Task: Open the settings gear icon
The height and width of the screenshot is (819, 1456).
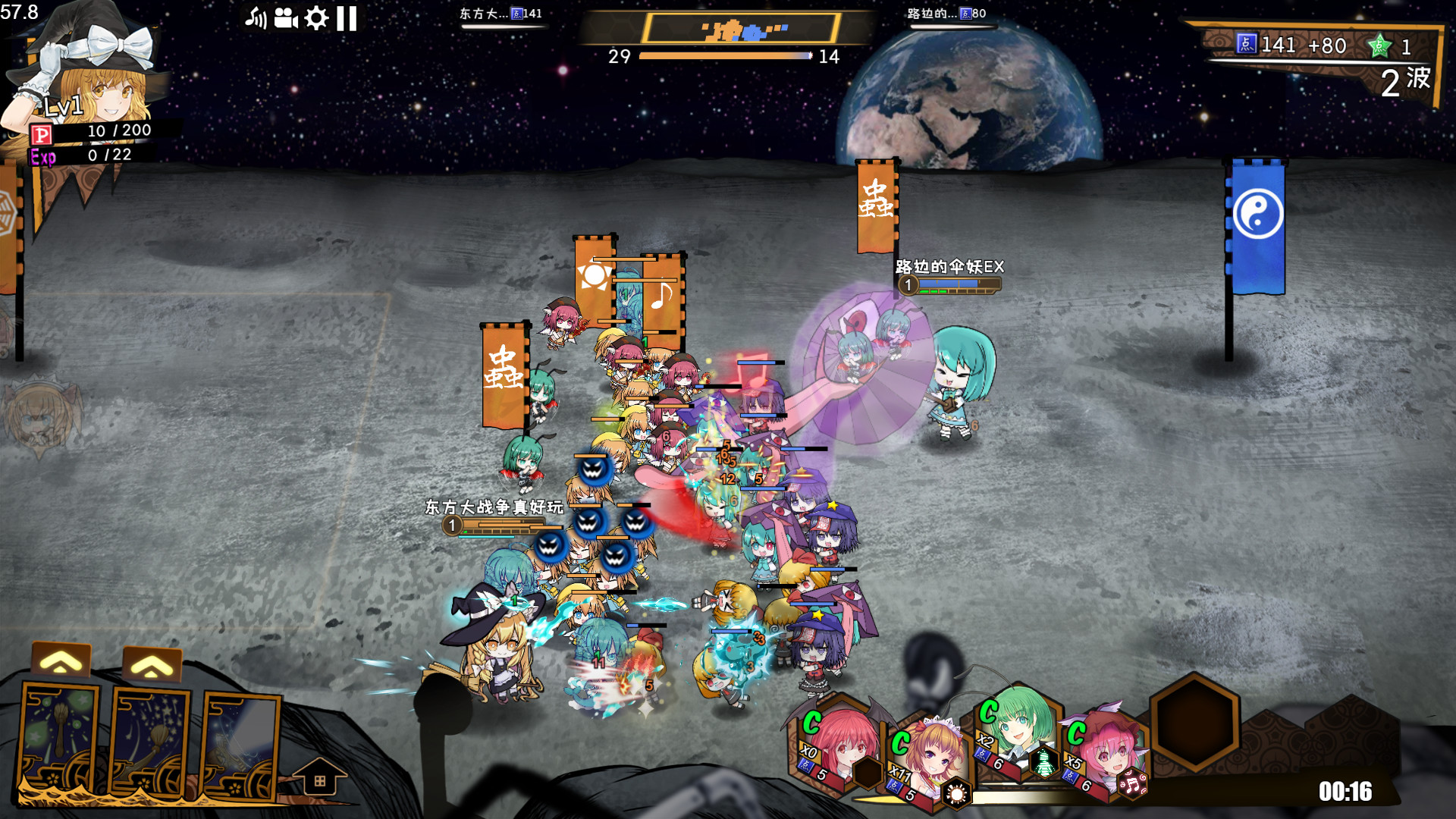Action: tap(316, 17)
